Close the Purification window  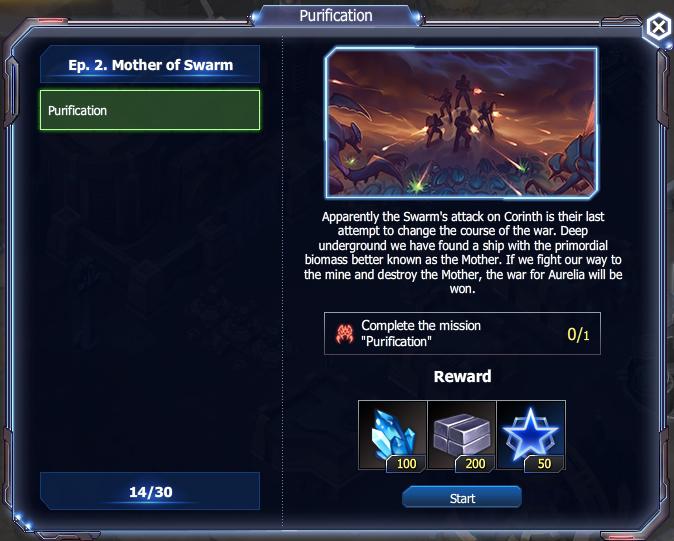[656, 29]
